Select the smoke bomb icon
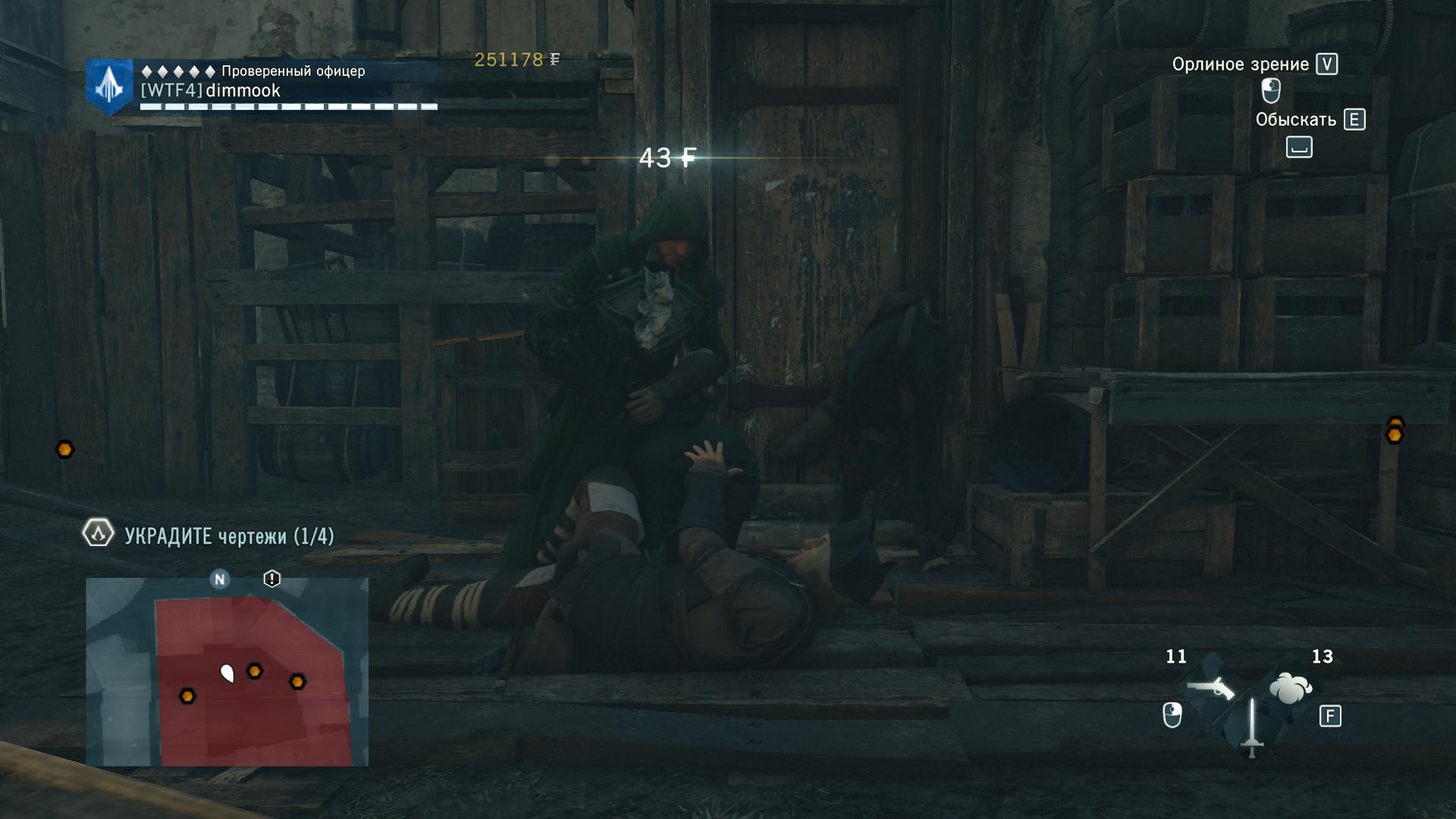The width and height of the screenshot is (1456, 819). (x=1290, y=689)
